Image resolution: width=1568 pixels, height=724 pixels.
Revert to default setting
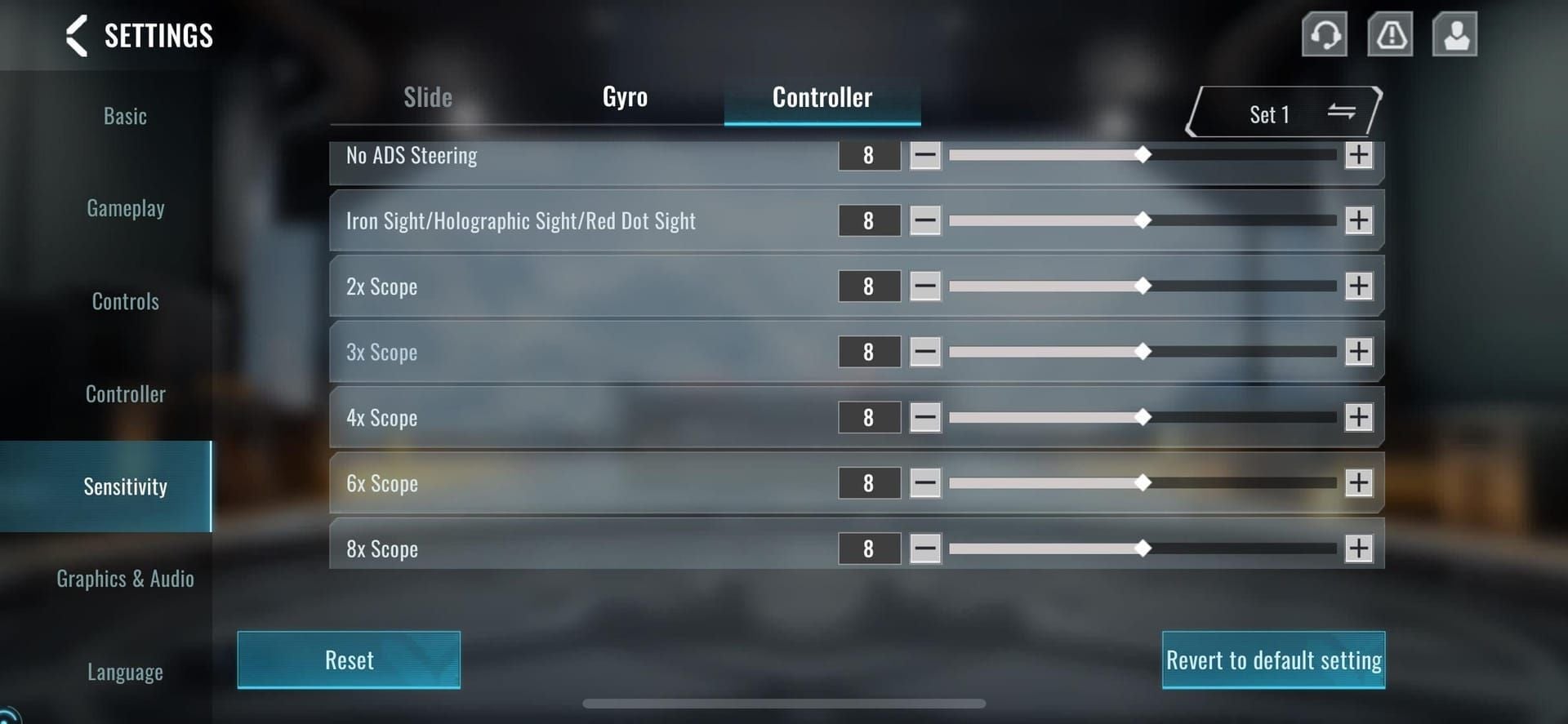(x=1273, y=660)
